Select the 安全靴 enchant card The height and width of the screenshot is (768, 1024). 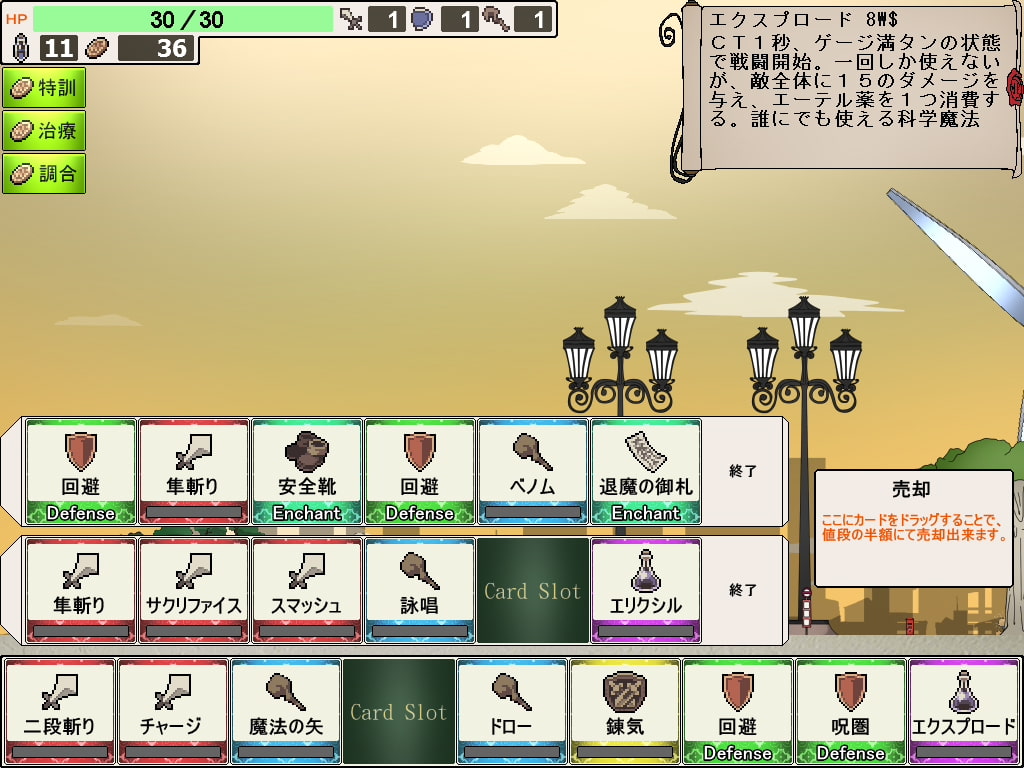[x=307, y=471]
